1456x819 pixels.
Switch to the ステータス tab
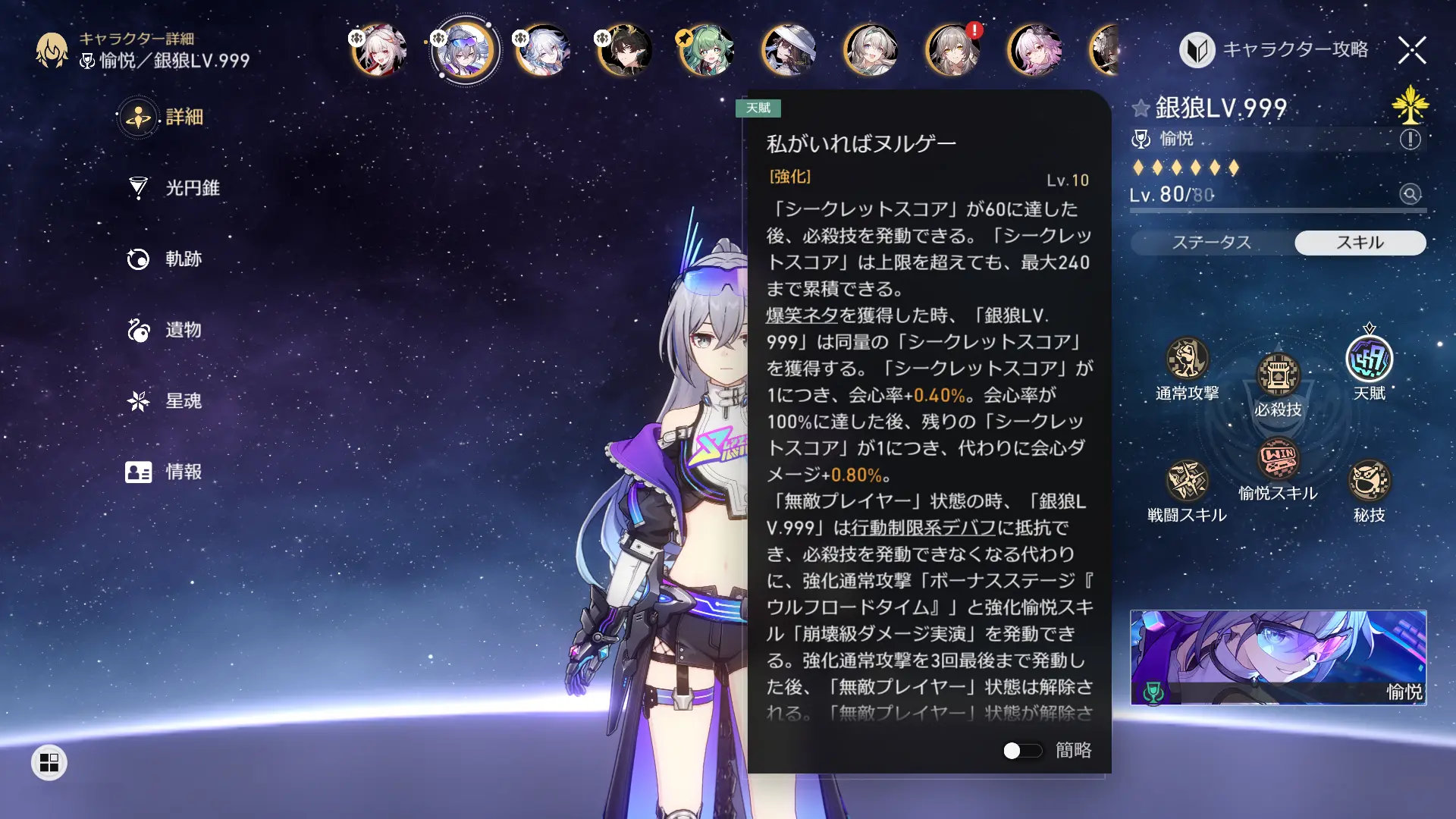[x=1212, y=243]
